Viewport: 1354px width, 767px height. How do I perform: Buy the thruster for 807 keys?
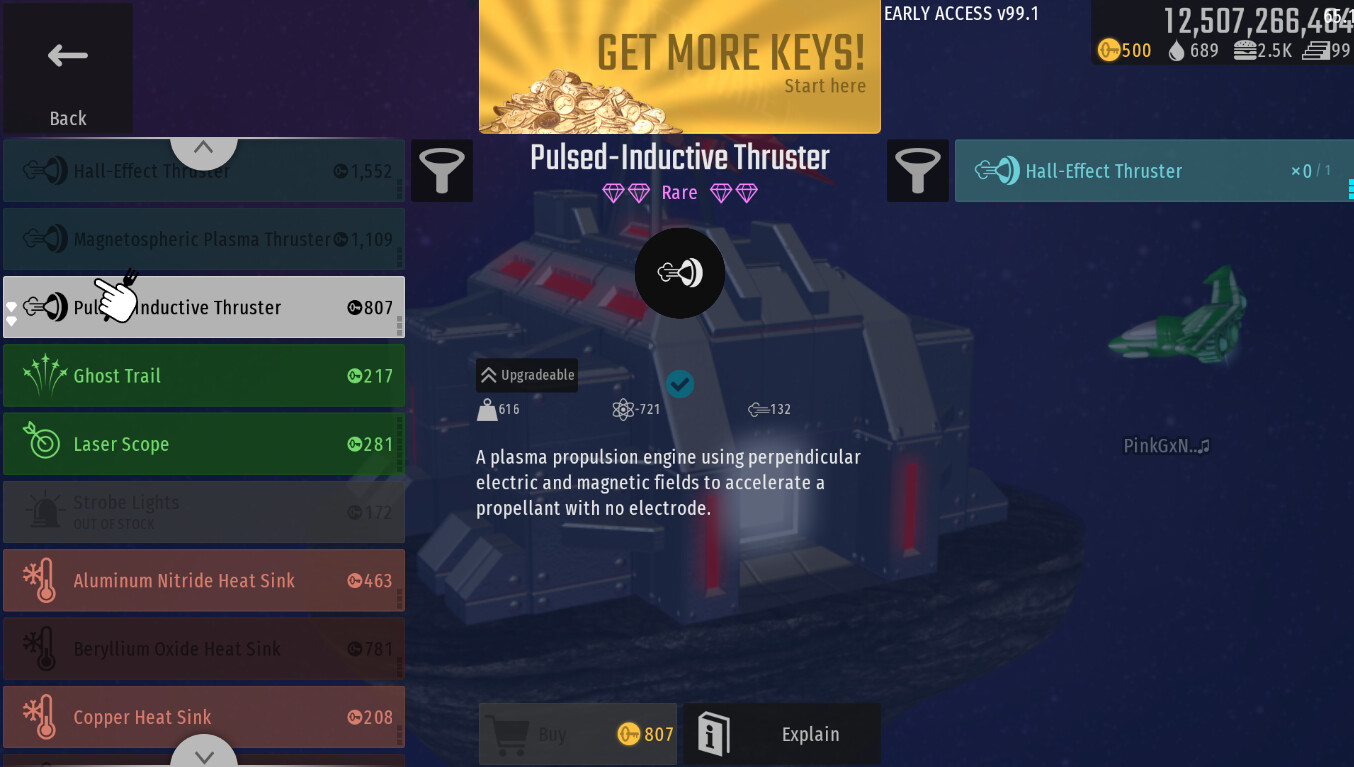578,735
